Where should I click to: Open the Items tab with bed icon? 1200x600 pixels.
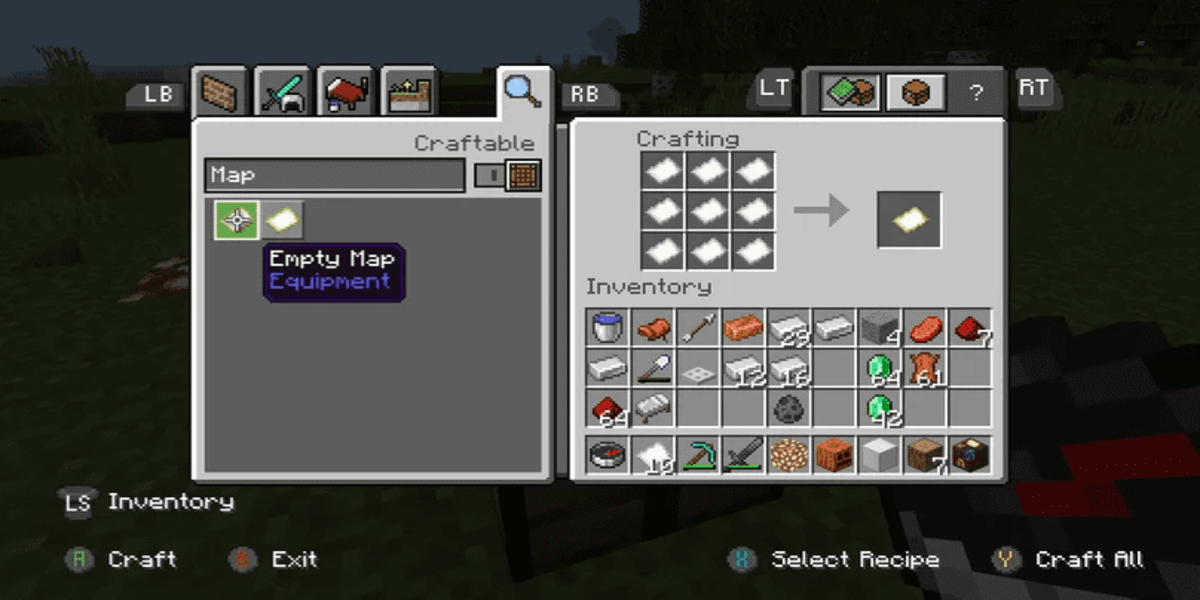[x=345, y=94]
